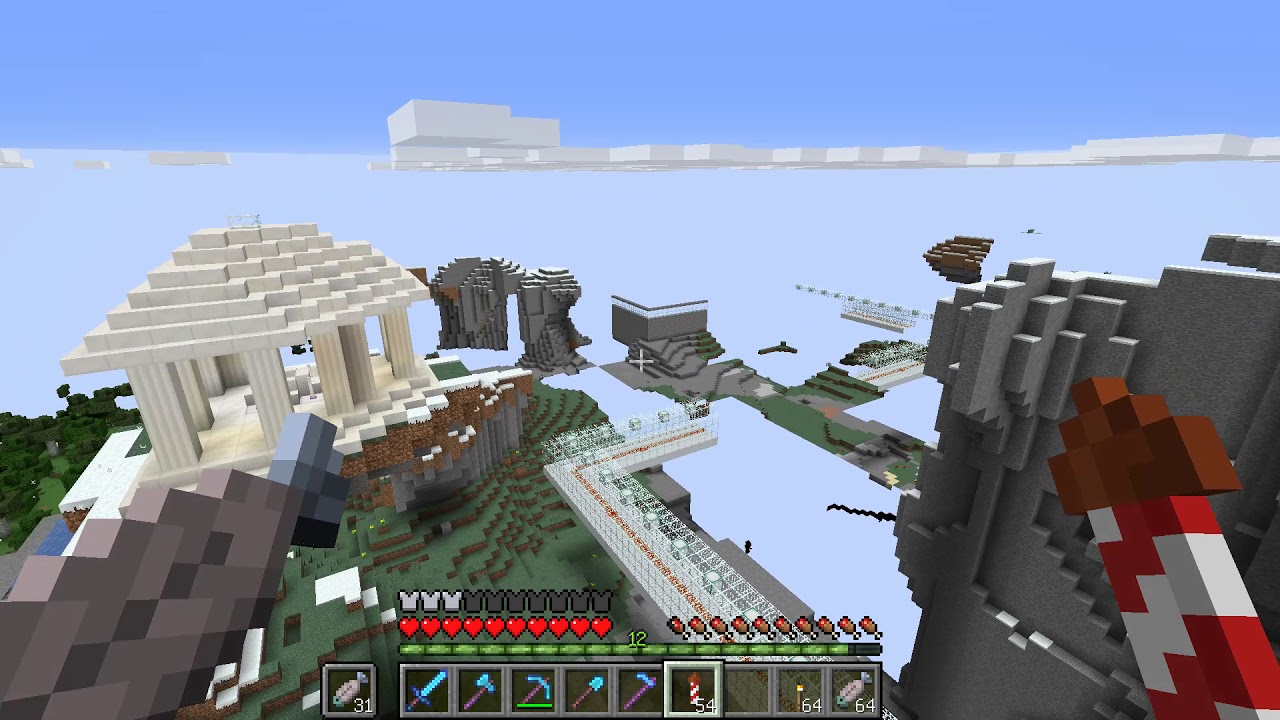Select the diamond axe in the hotbar

(x=479, y=690)
